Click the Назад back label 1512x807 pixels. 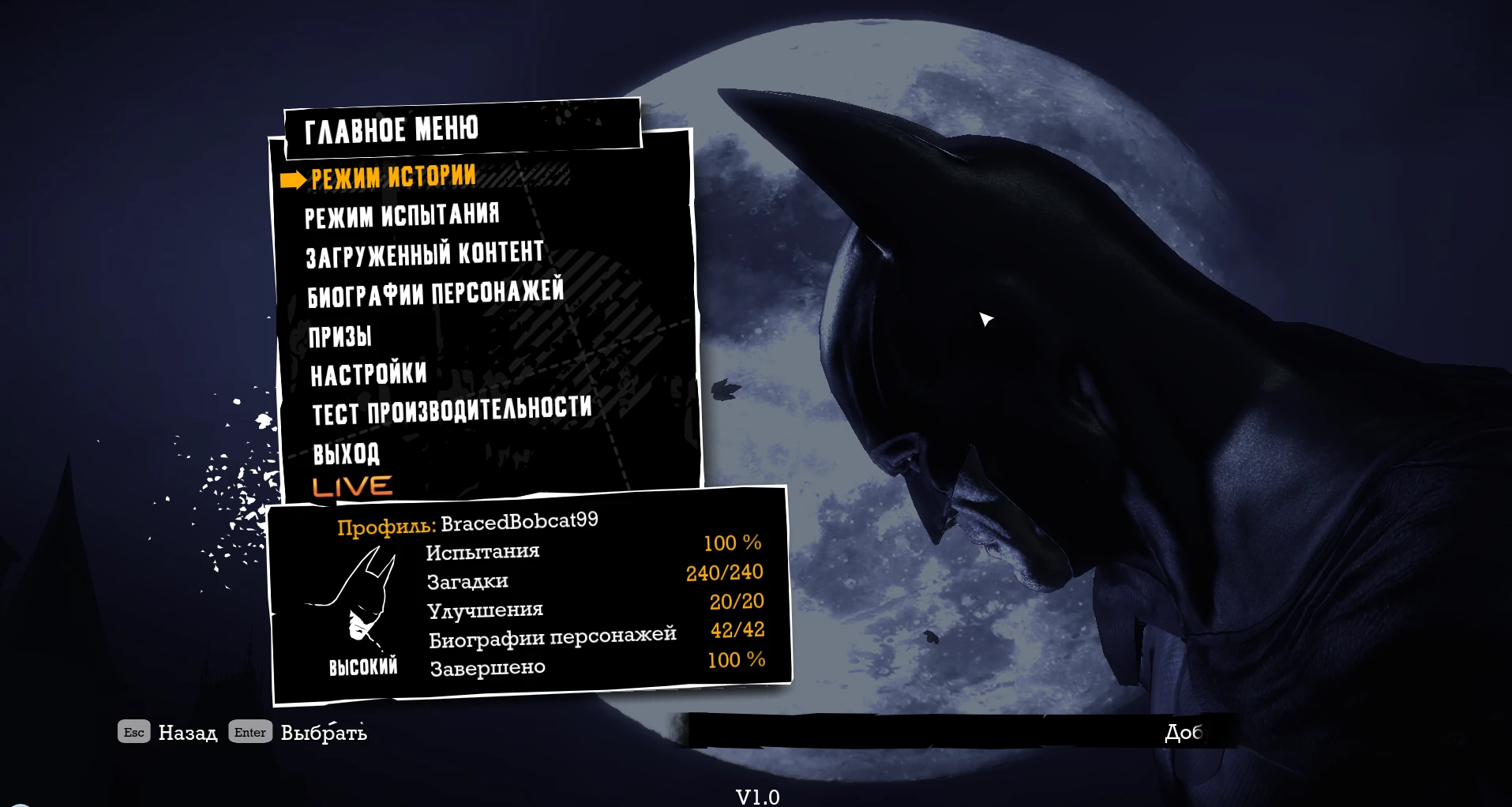(x=188, y=733)
